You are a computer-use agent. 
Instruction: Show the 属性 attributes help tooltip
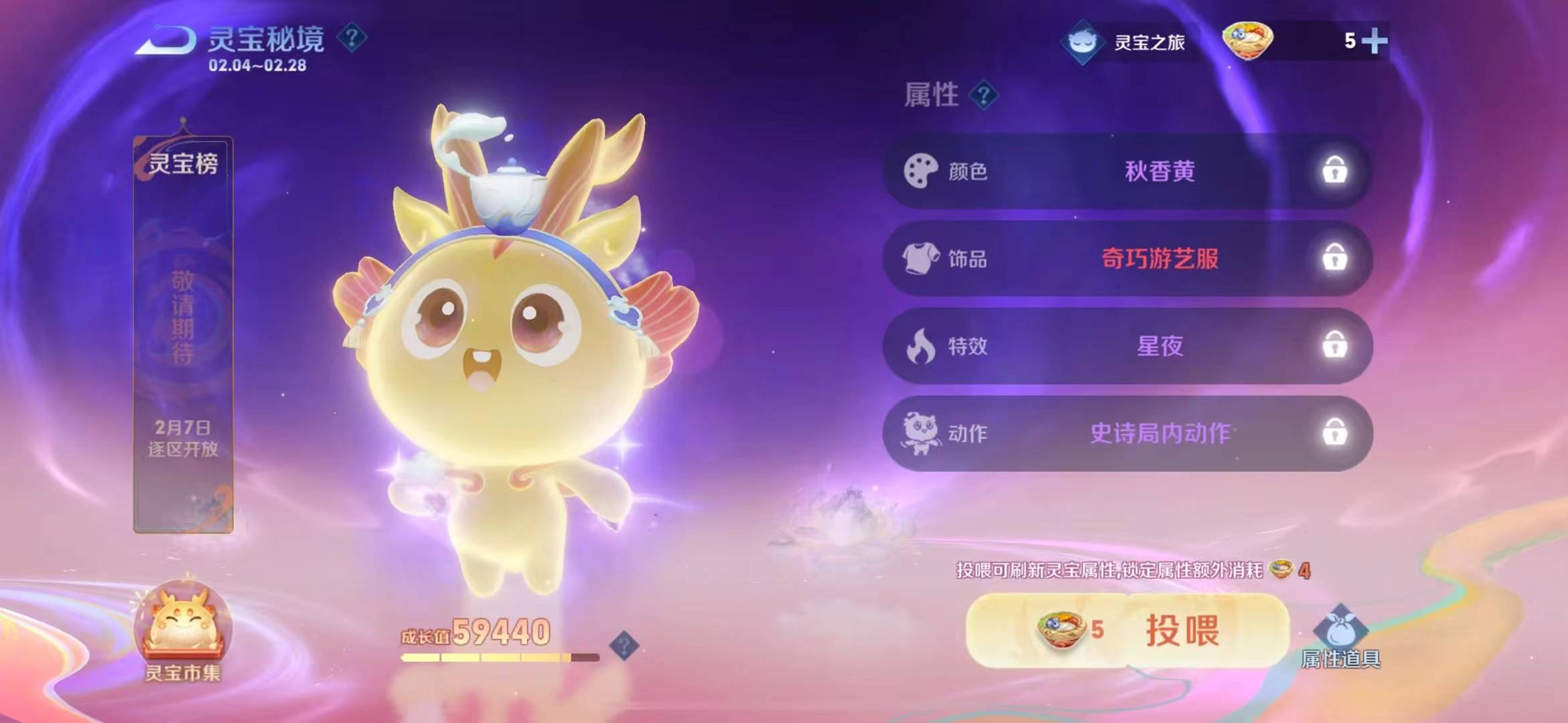point(983,96)
